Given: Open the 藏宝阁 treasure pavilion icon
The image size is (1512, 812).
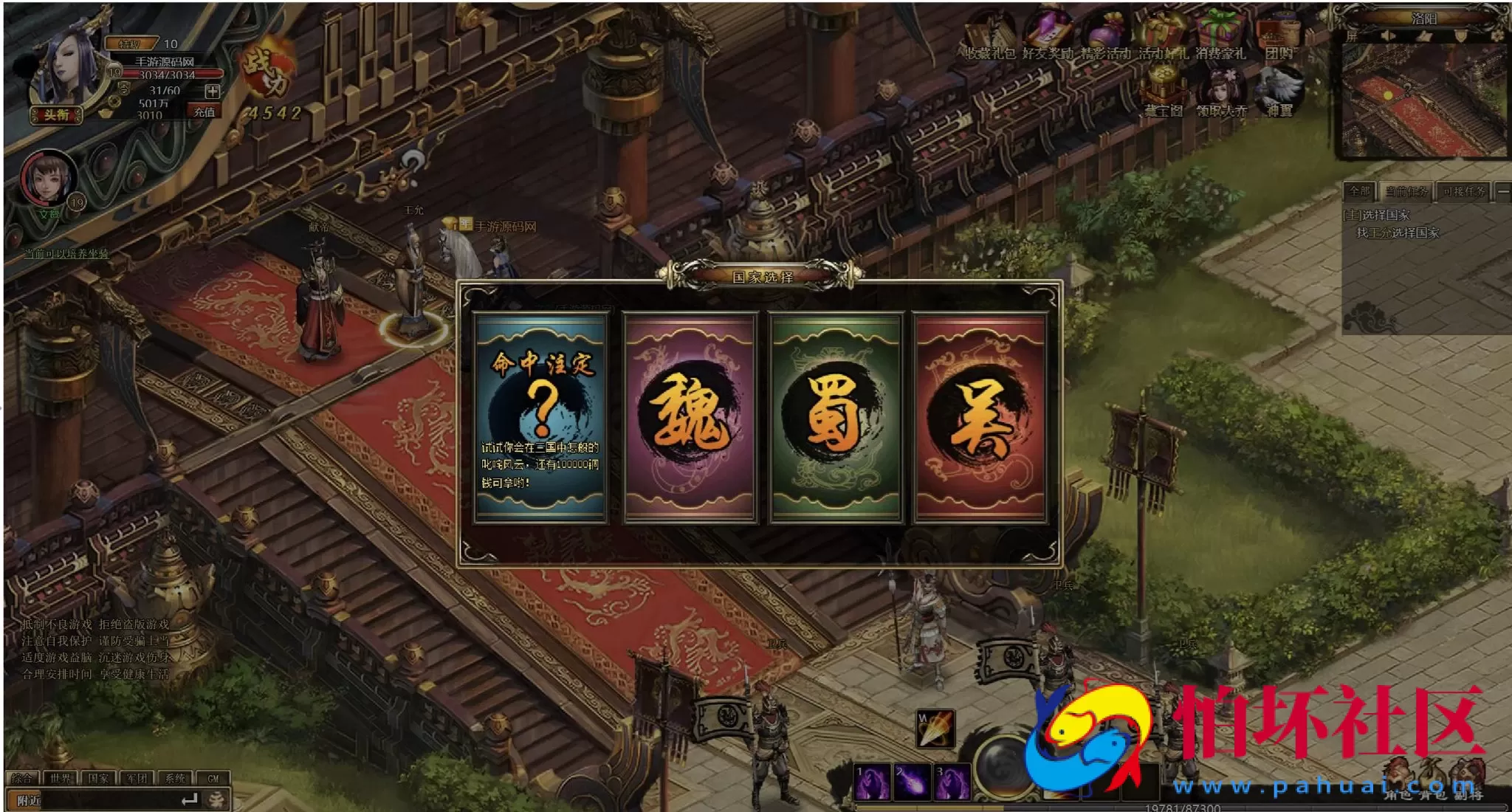Looking at the screenshot, I should coord(1163,90).
